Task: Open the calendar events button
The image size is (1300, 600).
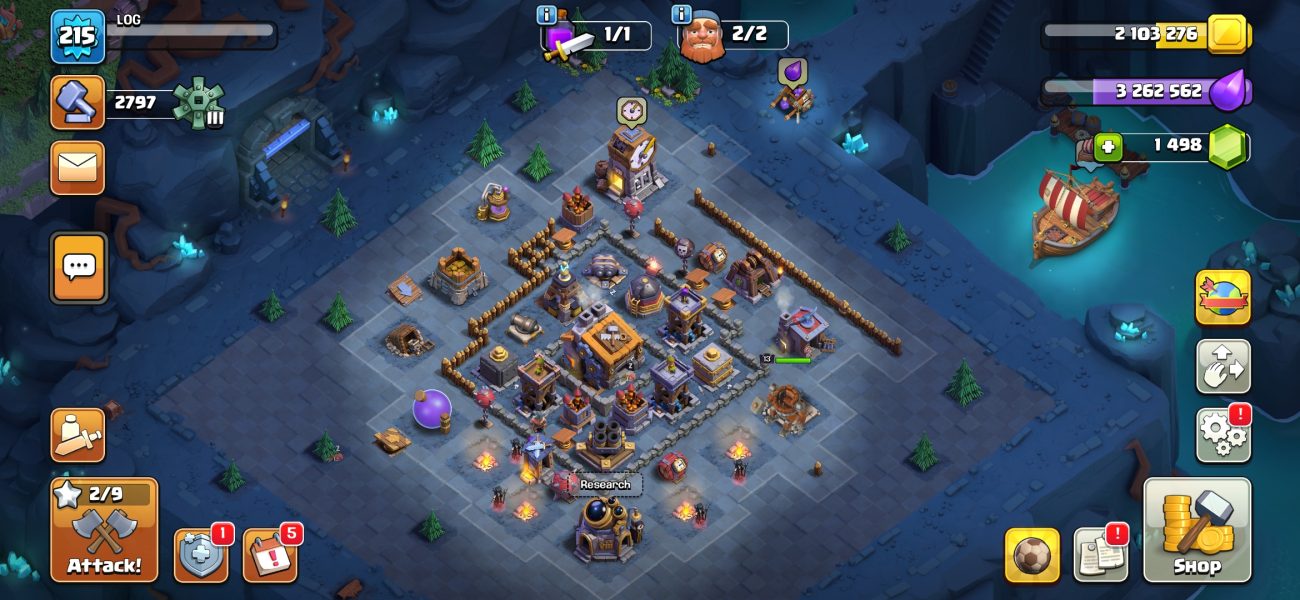Action: 269,555
